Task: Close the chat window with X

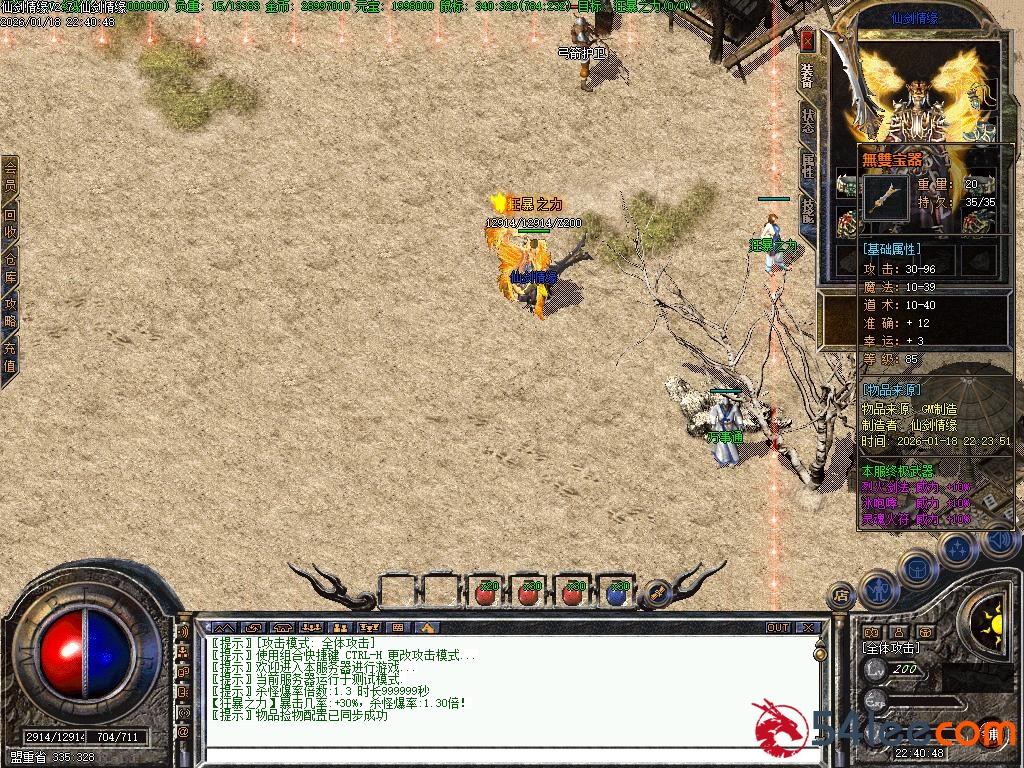Action: pyautogui.click(x=809, y=628)
